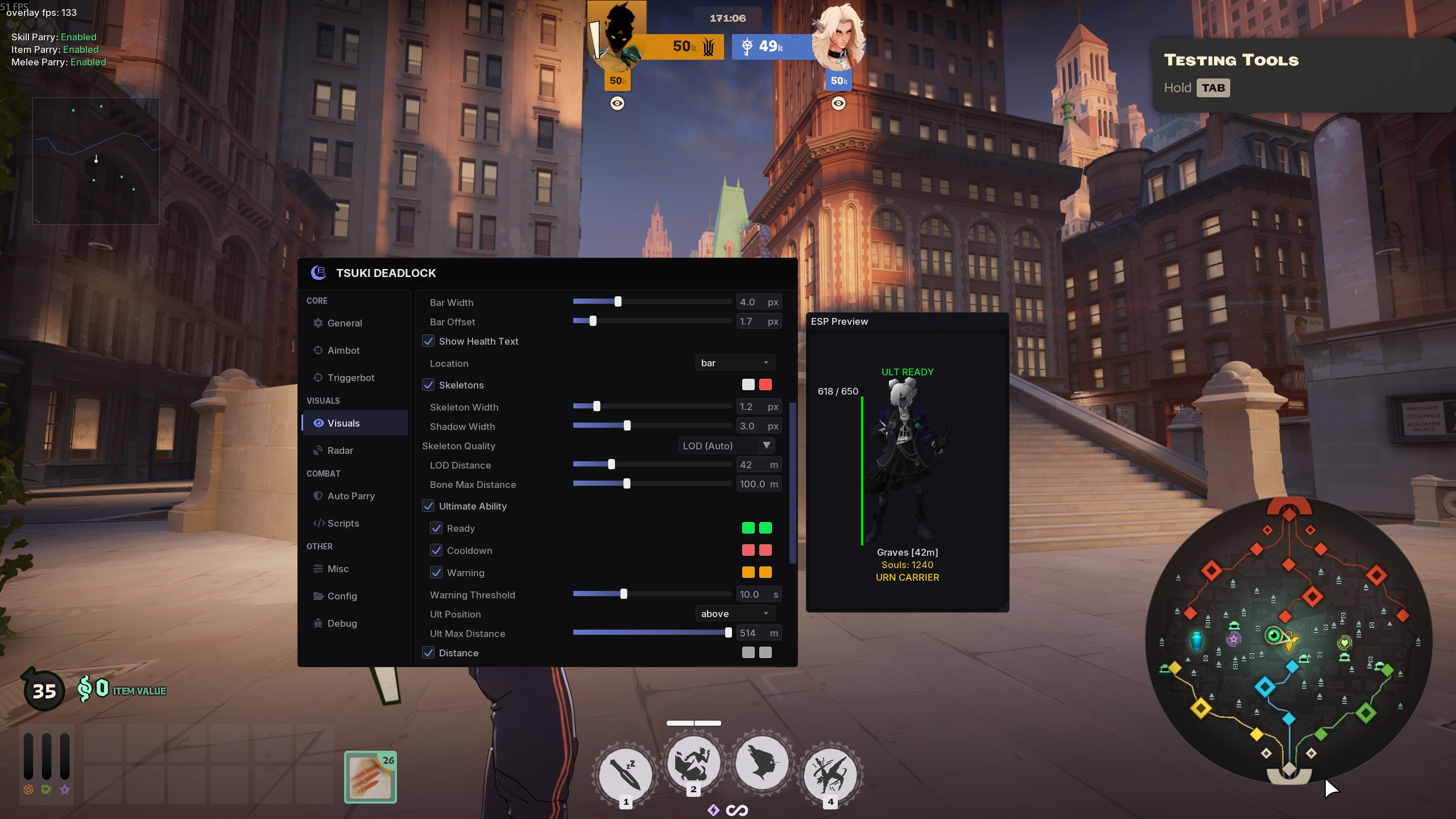
Task: Open the Skeleton Quality LOD dropdown
Action: tap(726, 445)
